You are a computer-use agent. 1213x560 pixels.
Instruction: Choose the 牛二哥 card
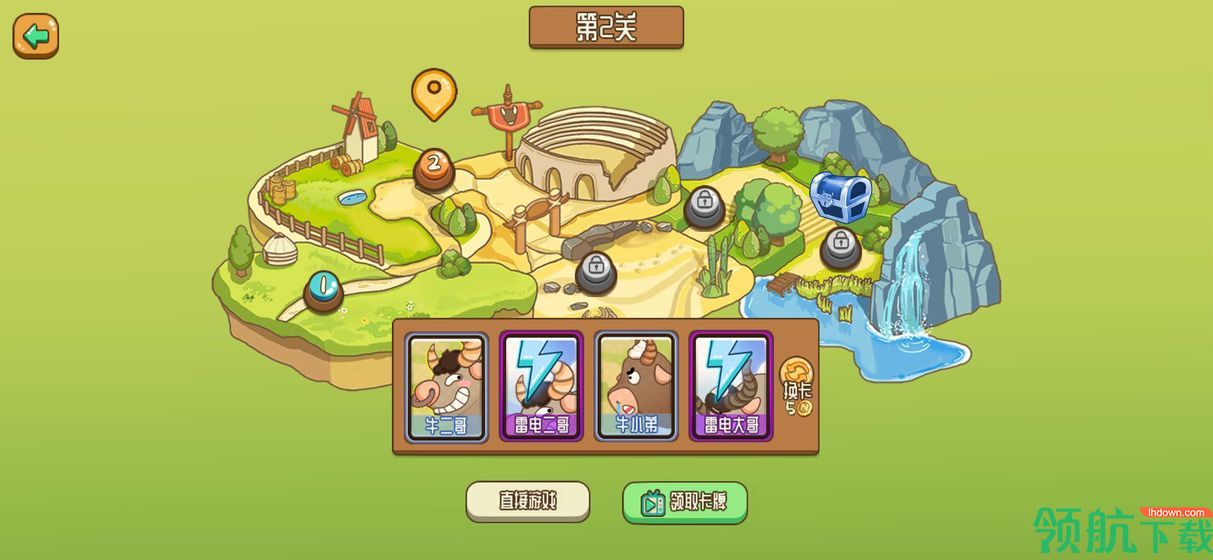446,387
